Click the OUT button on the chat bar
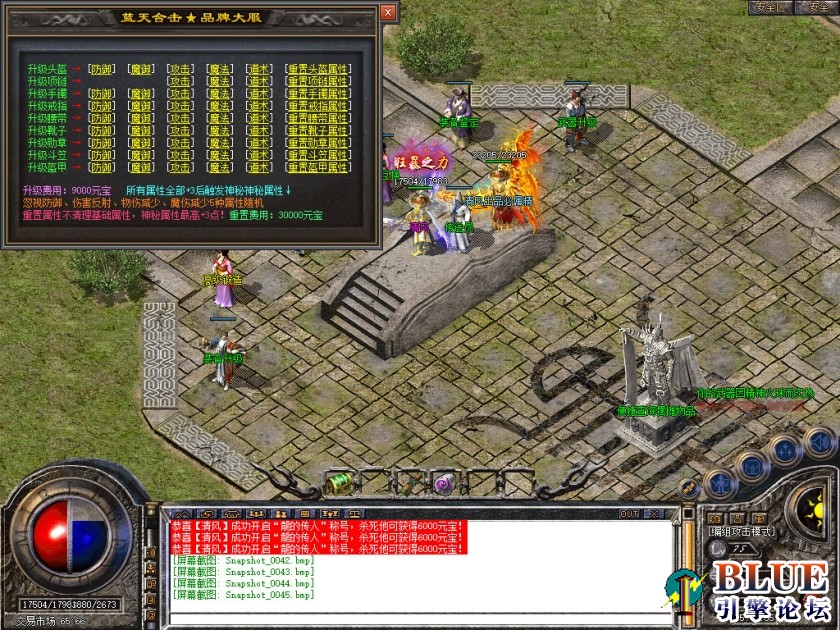This screenshot has height=630, width=840. coord(629,514)
